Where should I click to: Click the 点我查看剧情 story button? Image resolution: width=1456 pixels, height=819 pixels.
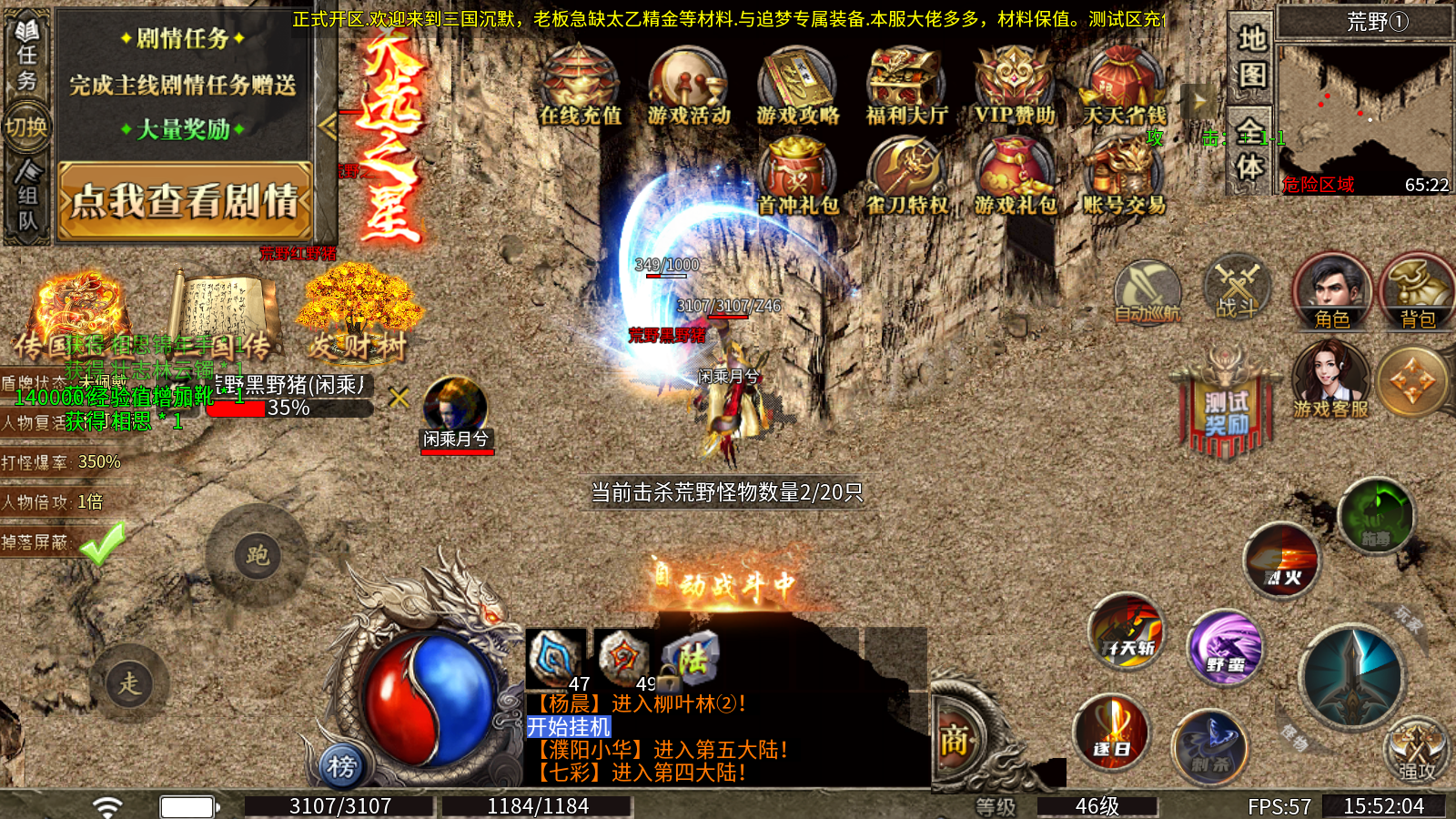tap(186, 201)
